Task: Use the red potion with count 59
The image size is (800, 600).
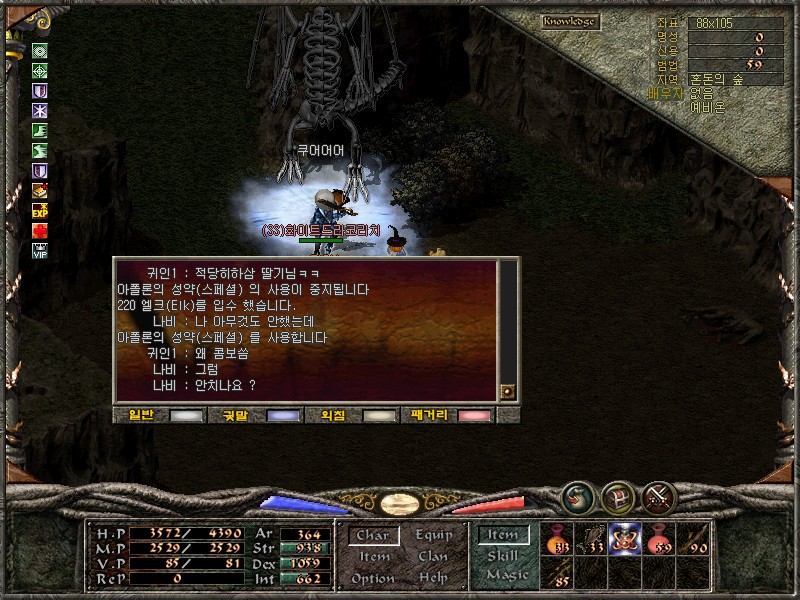Action: pyautogui.click(x=659, y=538)
